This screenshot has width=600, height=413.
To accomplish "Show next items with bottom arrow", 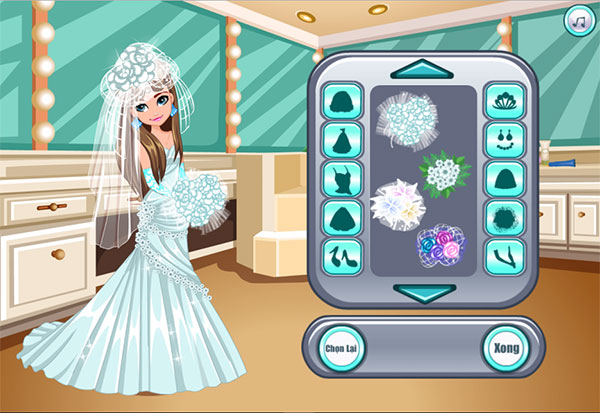I will [x=423, y=292].
